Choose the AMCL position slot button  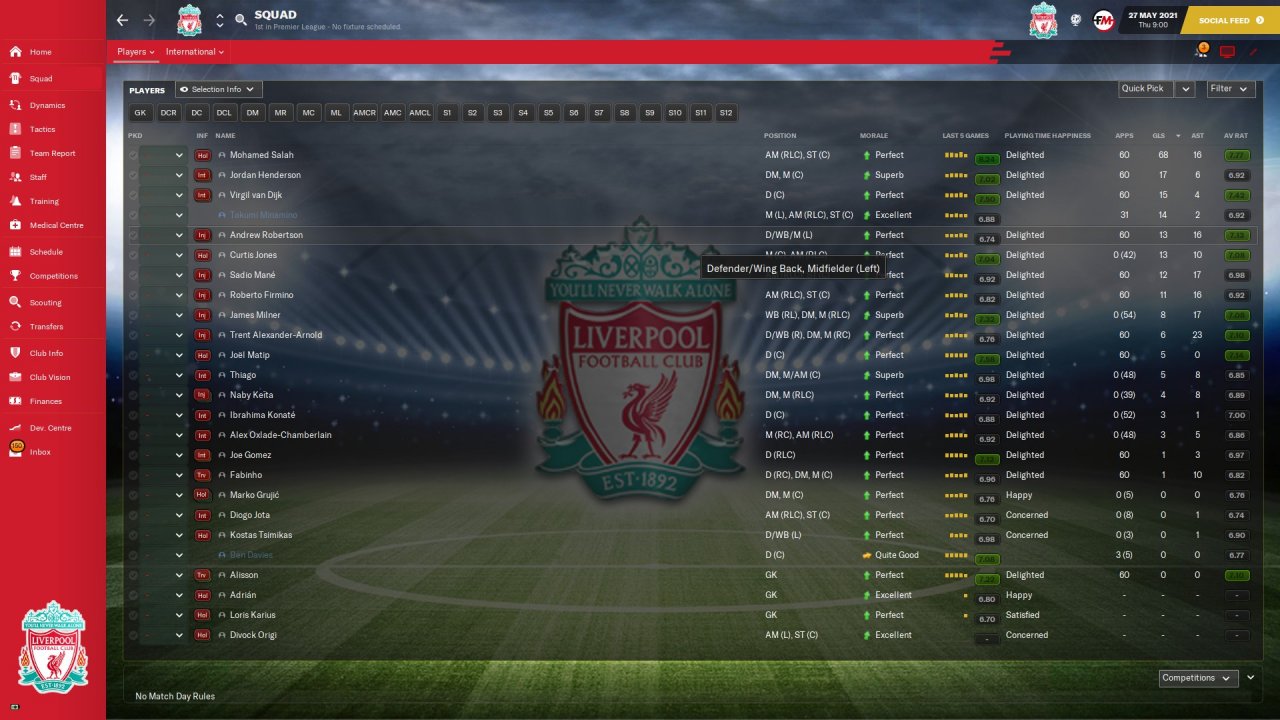420,113
